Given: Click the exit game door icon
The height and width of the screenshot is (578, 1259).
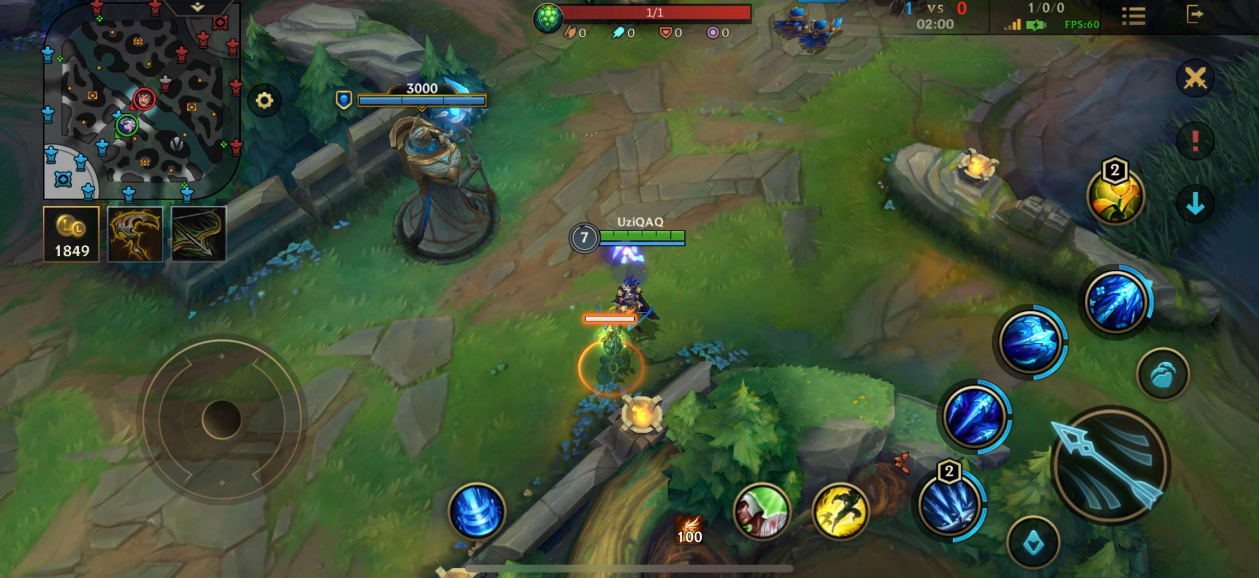Looking at the screenshot, I should pos(1195,14).
